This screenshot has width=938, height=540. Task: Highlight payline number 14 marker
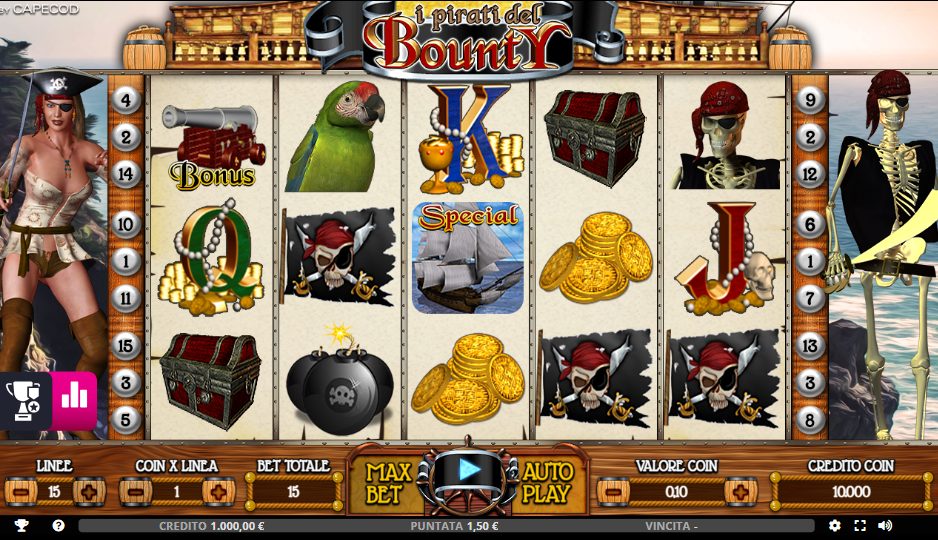[125, 174]
